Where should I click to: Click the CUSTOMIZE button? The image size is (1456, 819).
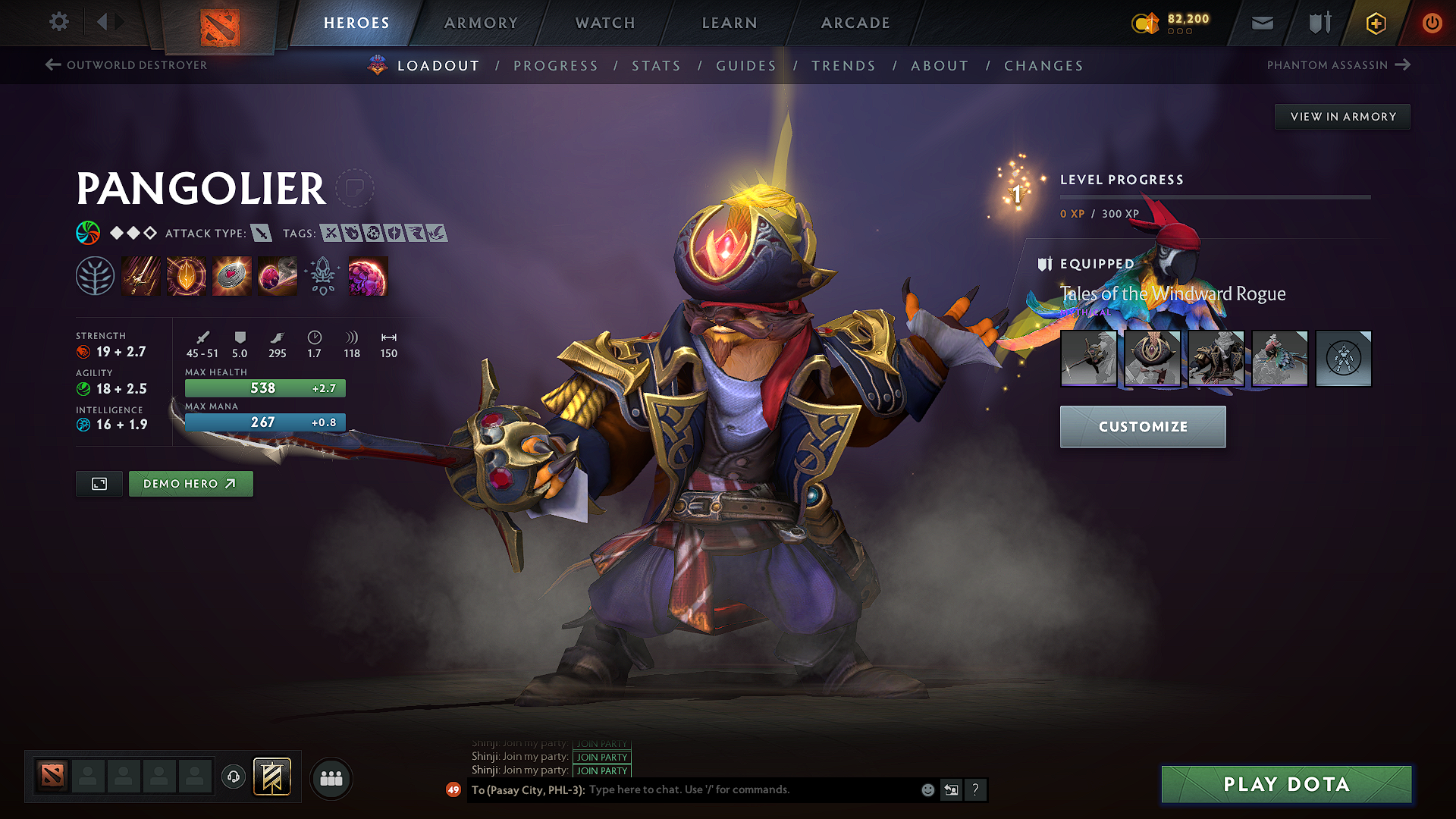[x=1143, y=426]
